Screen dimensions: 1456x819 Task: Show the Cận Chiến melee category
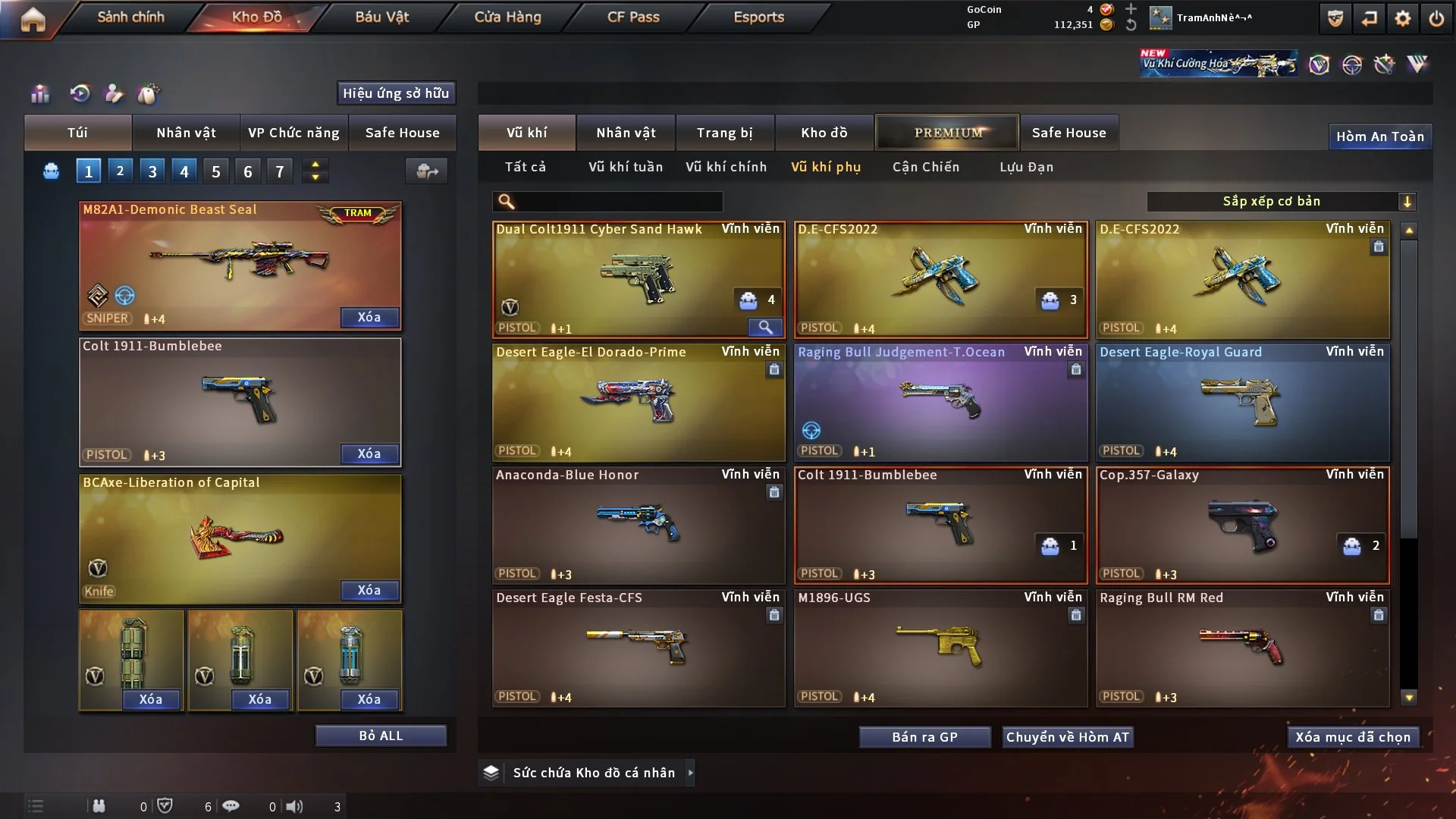[925, 167]
